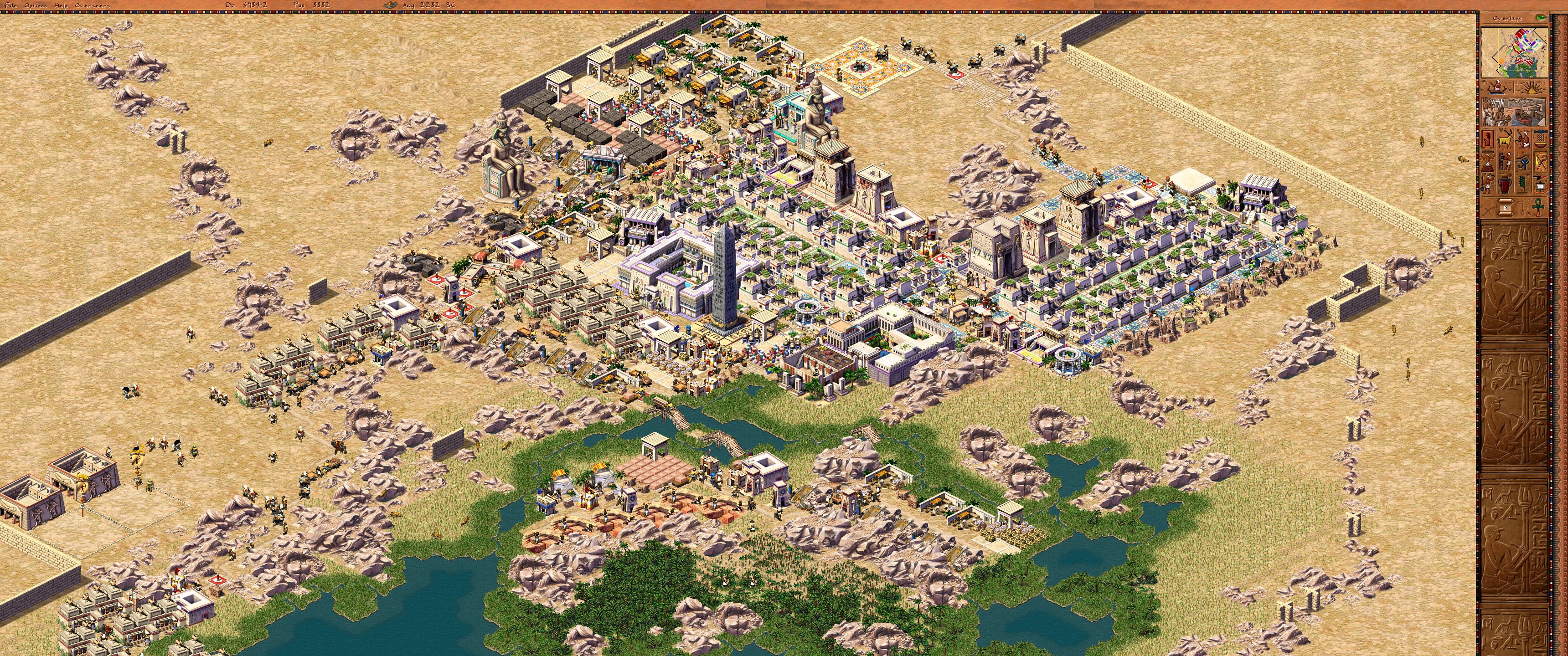
Task: Click the city minimap
Action: [1514, 52]
